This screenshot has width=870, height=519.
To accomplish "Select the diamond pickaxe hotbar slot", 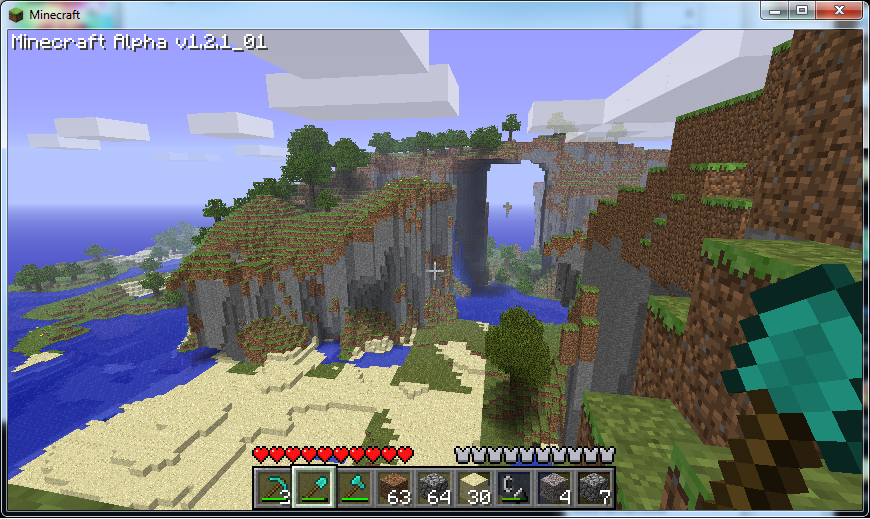I will click(272, 487).
